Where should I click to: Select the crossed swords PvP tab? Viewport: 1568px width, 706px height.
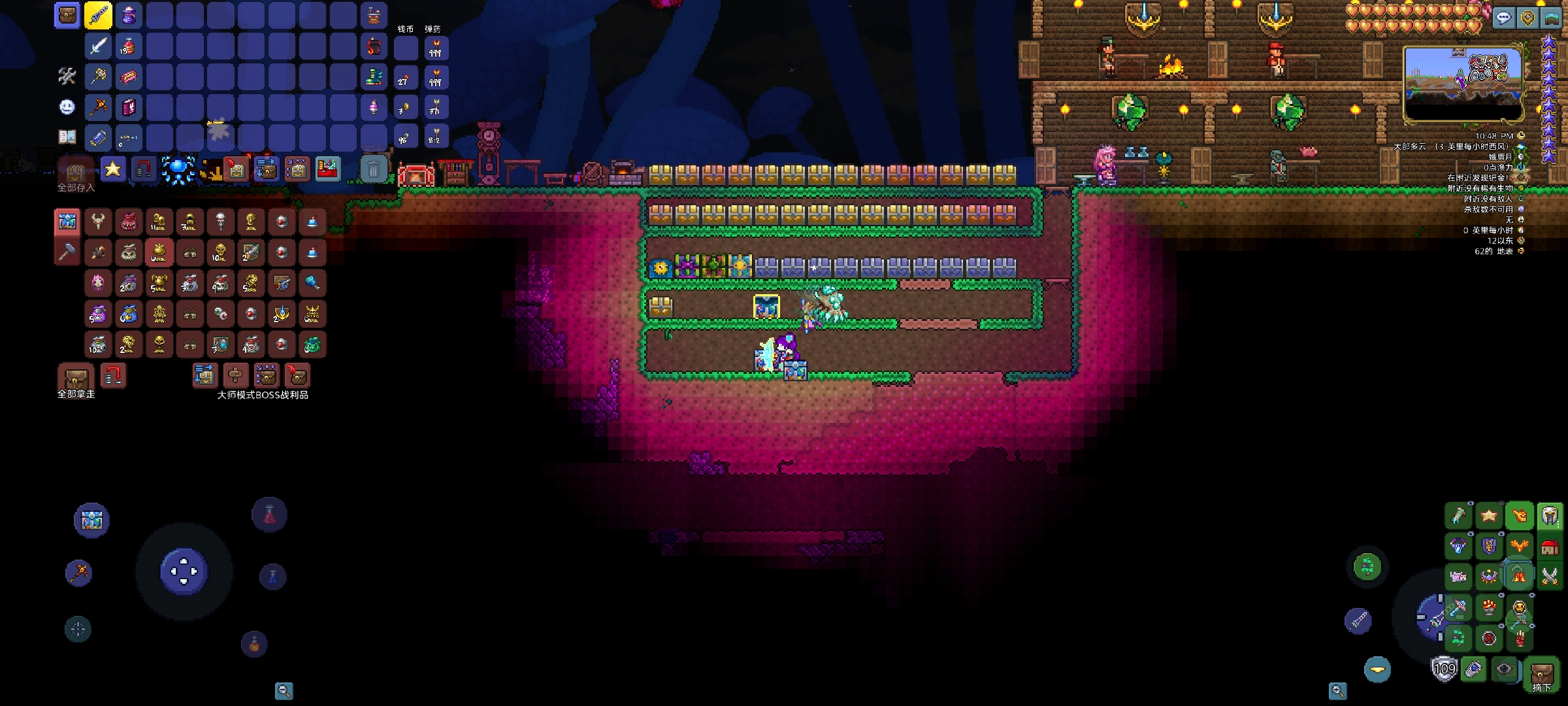tap(1550, 577)
